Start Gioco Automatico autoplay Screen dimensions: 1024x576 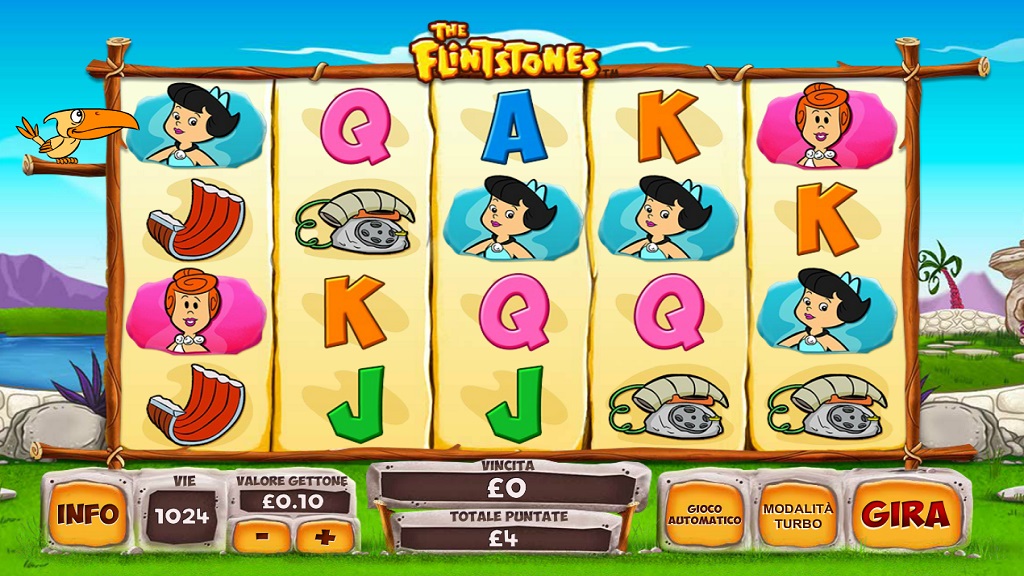pyautogui.click(x=705, y=514)
